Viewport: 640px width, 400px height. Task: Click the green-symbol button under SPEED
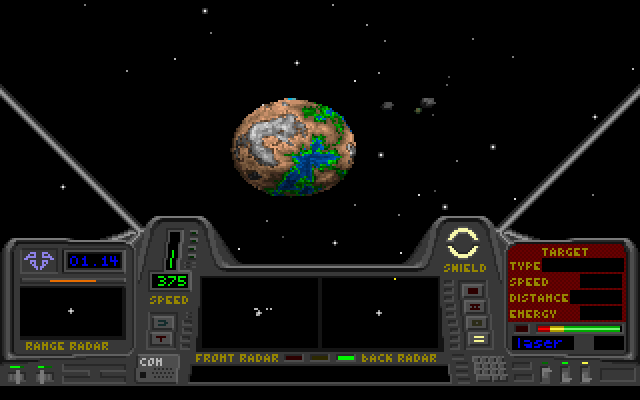click(163, 321)
